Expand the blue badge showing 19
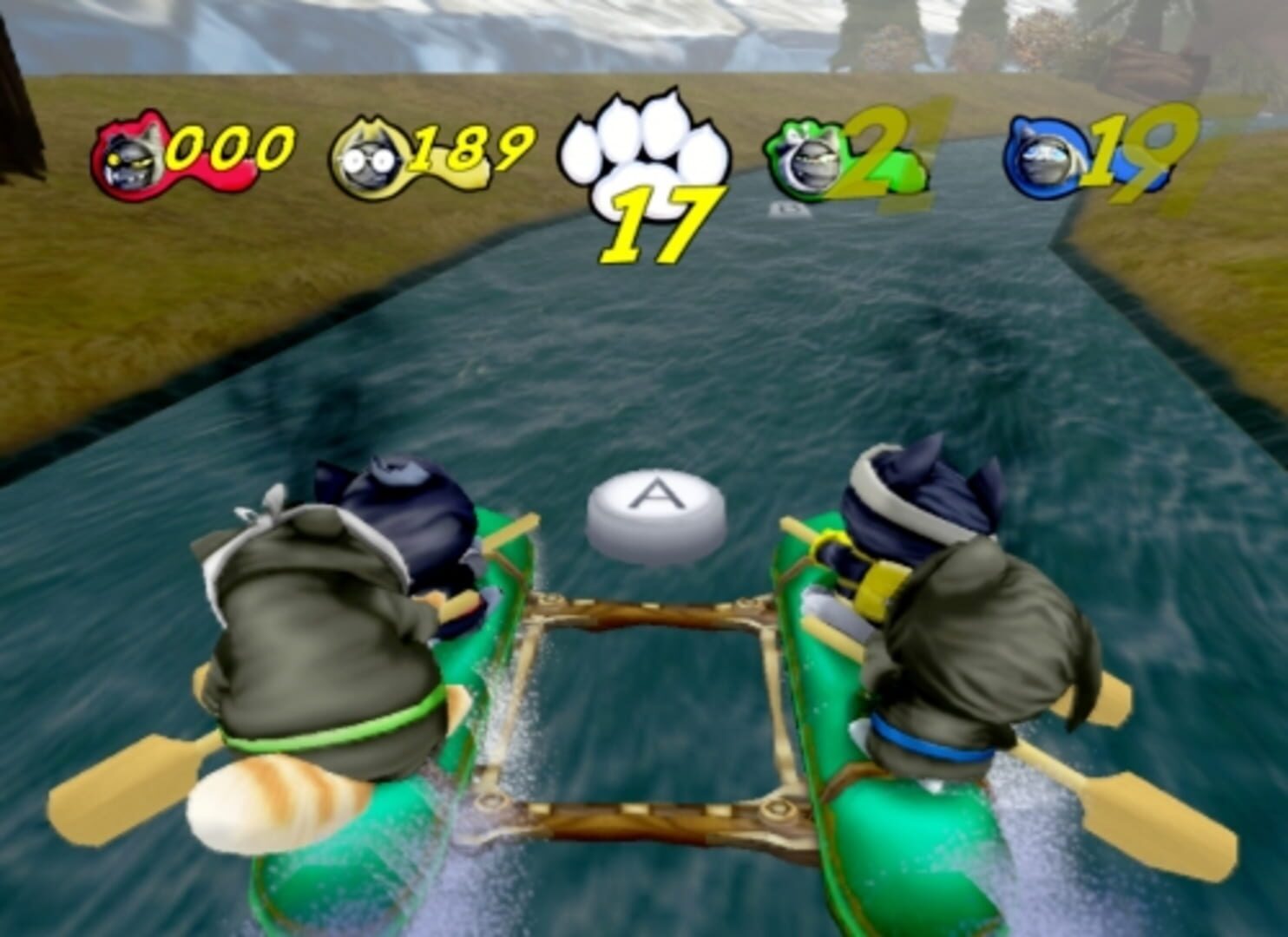The height and width of the screenshot is (937, 1288). pyautogui.click(x=1076, y=156)
